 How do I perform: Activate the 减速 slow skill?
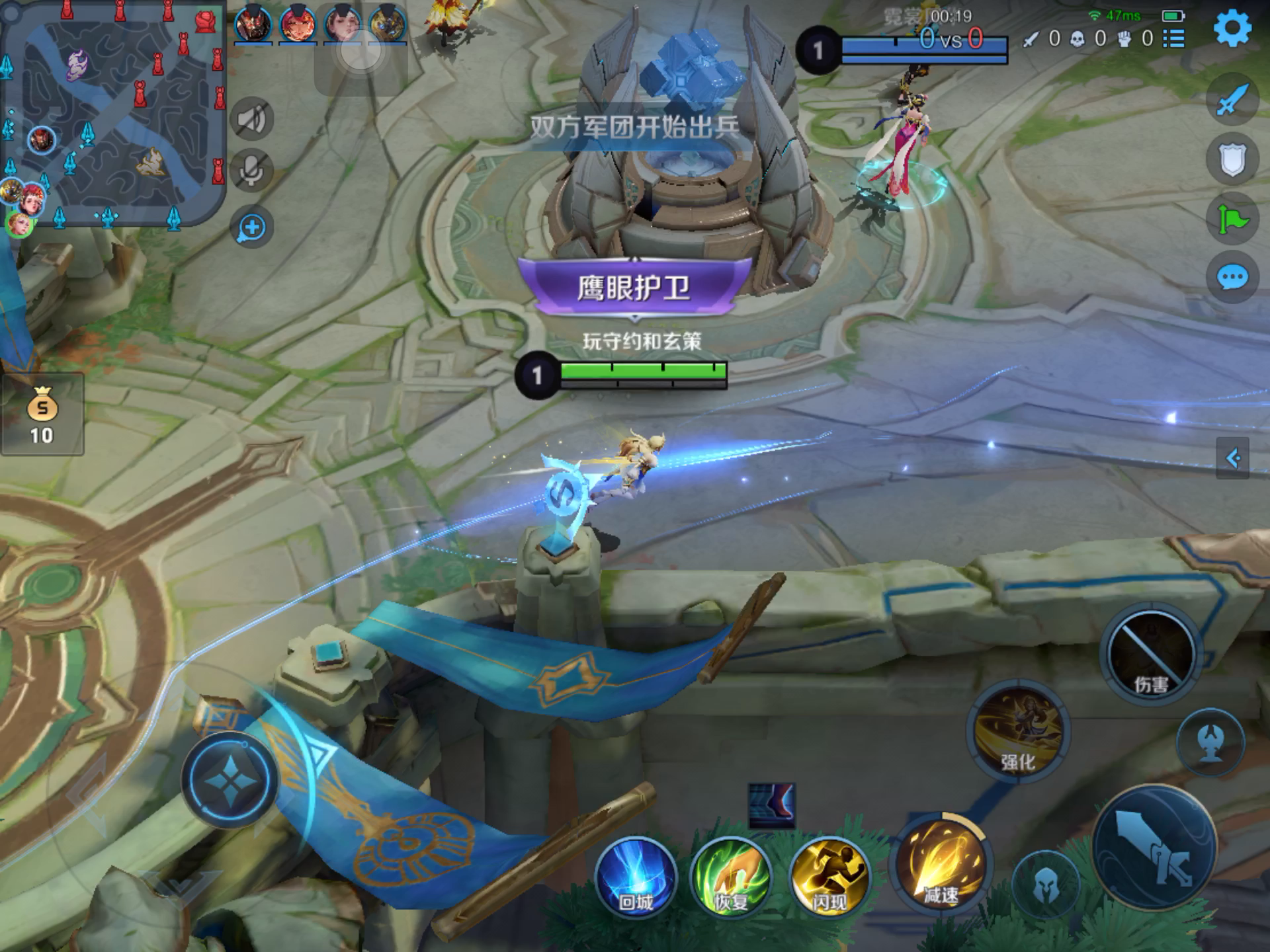pos(940,864)
